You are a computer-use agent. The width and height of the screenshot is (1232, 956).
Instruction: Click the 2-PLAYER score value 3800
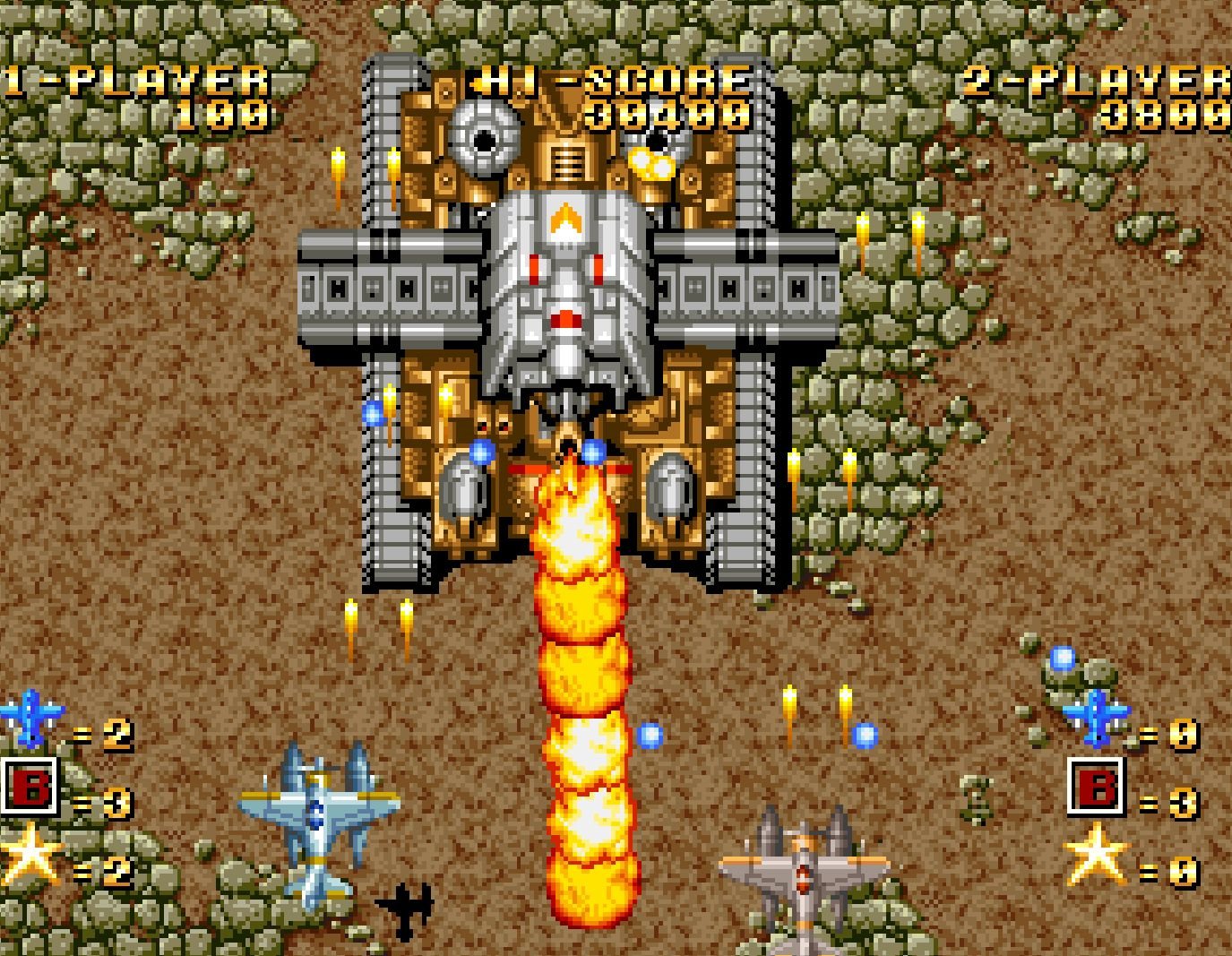(1165, 112)
